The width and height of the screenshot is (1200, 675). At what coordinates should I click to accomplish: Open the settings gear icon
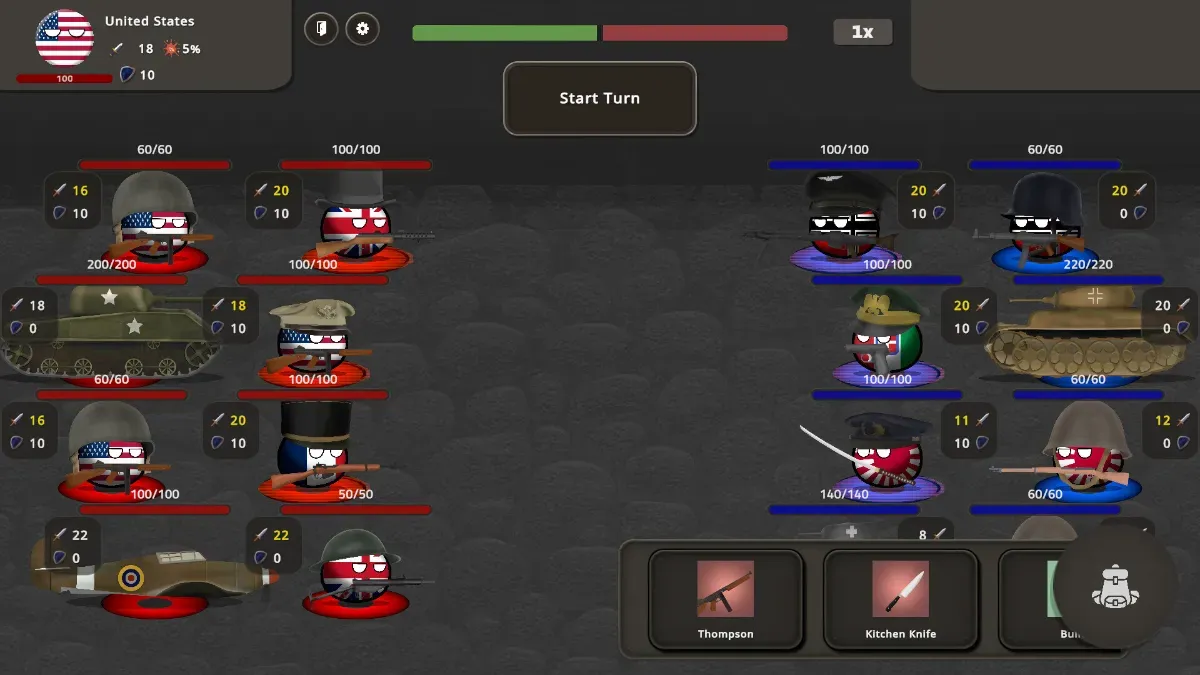pos(362,29)
